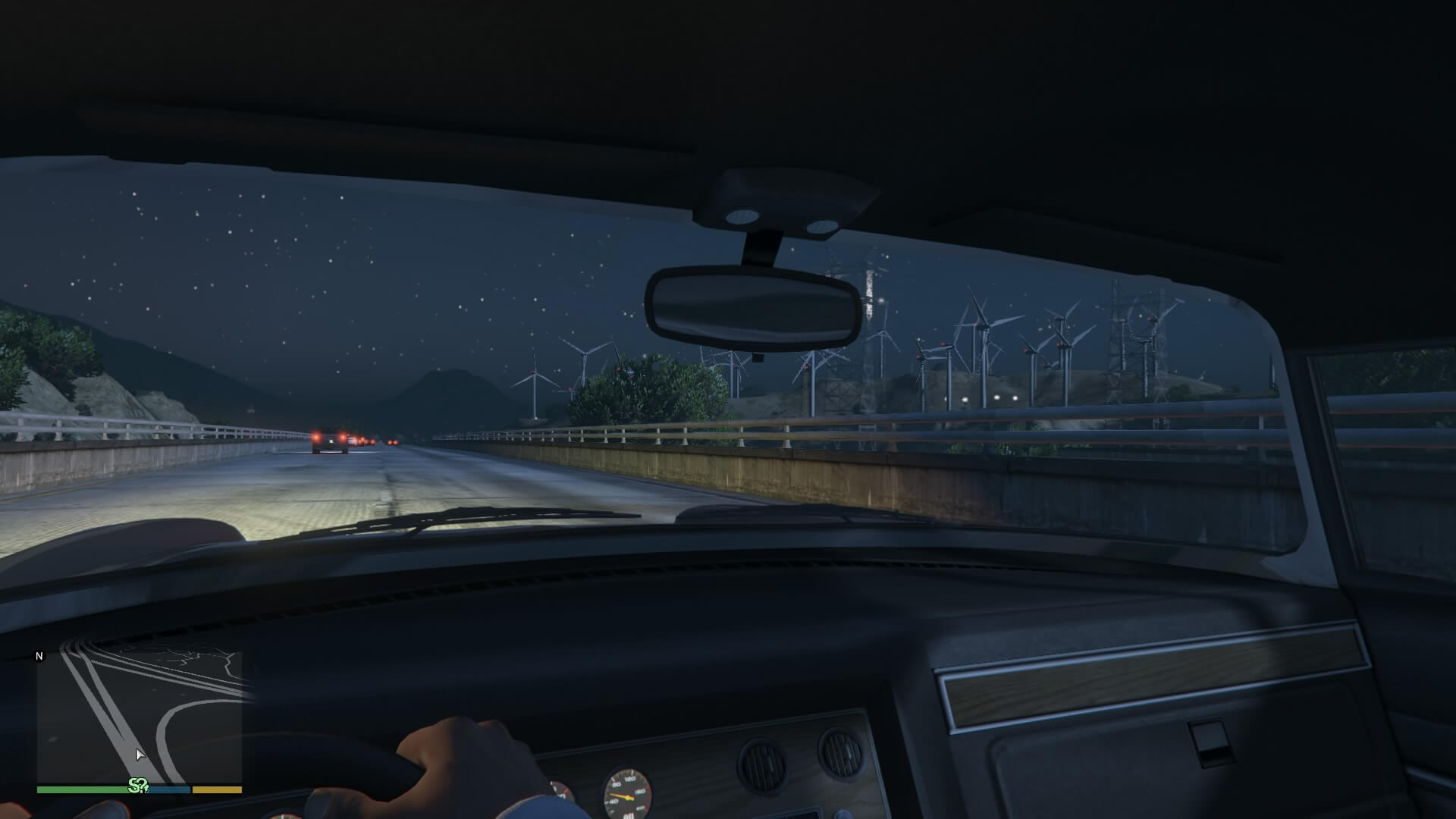The image size is (1456, 819).
Task: Click the white player arrow on minimap
Action: [x=140, y=755]
